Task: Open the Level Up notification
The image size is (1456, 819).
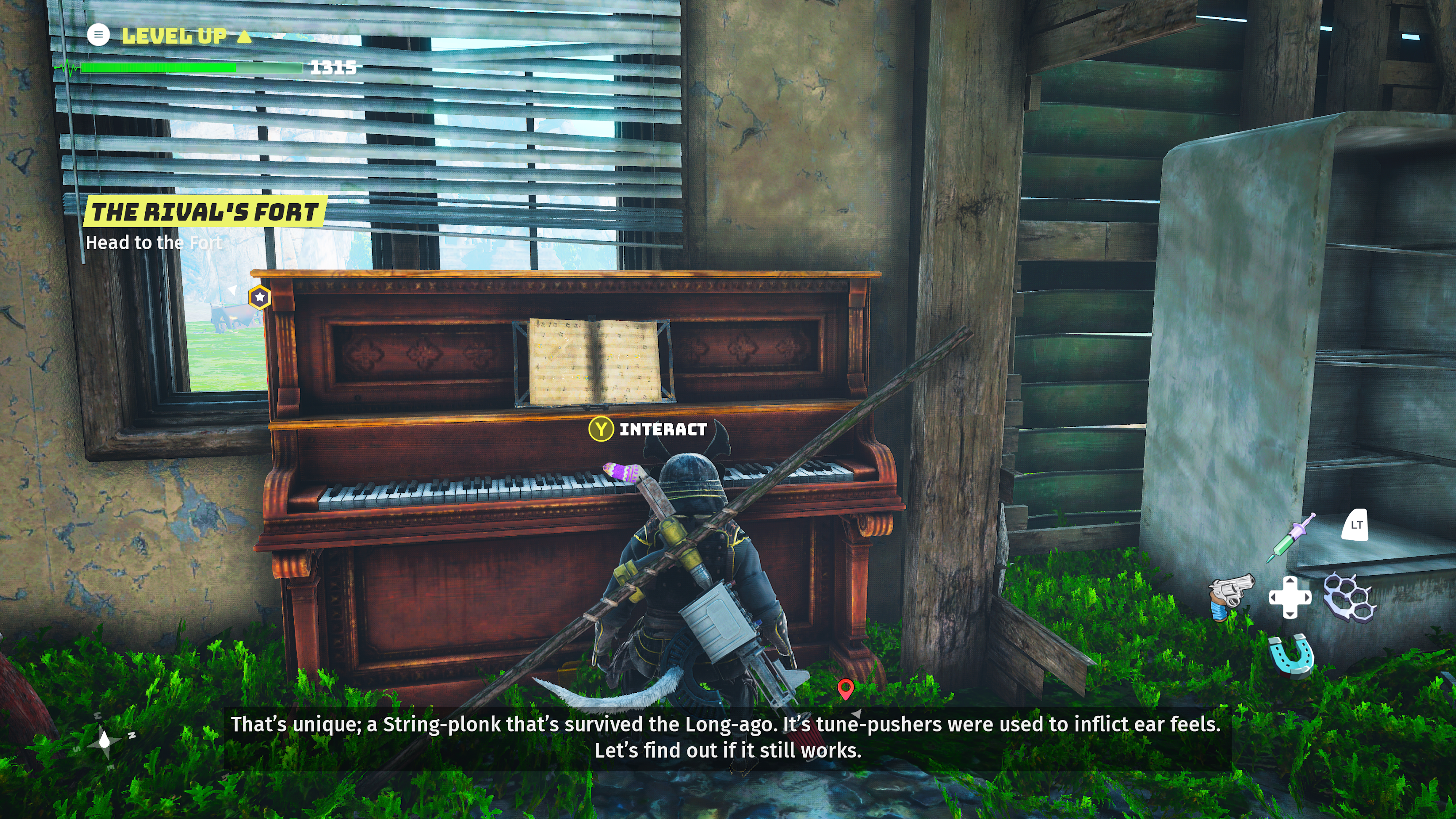Action: tap(175, 36)
